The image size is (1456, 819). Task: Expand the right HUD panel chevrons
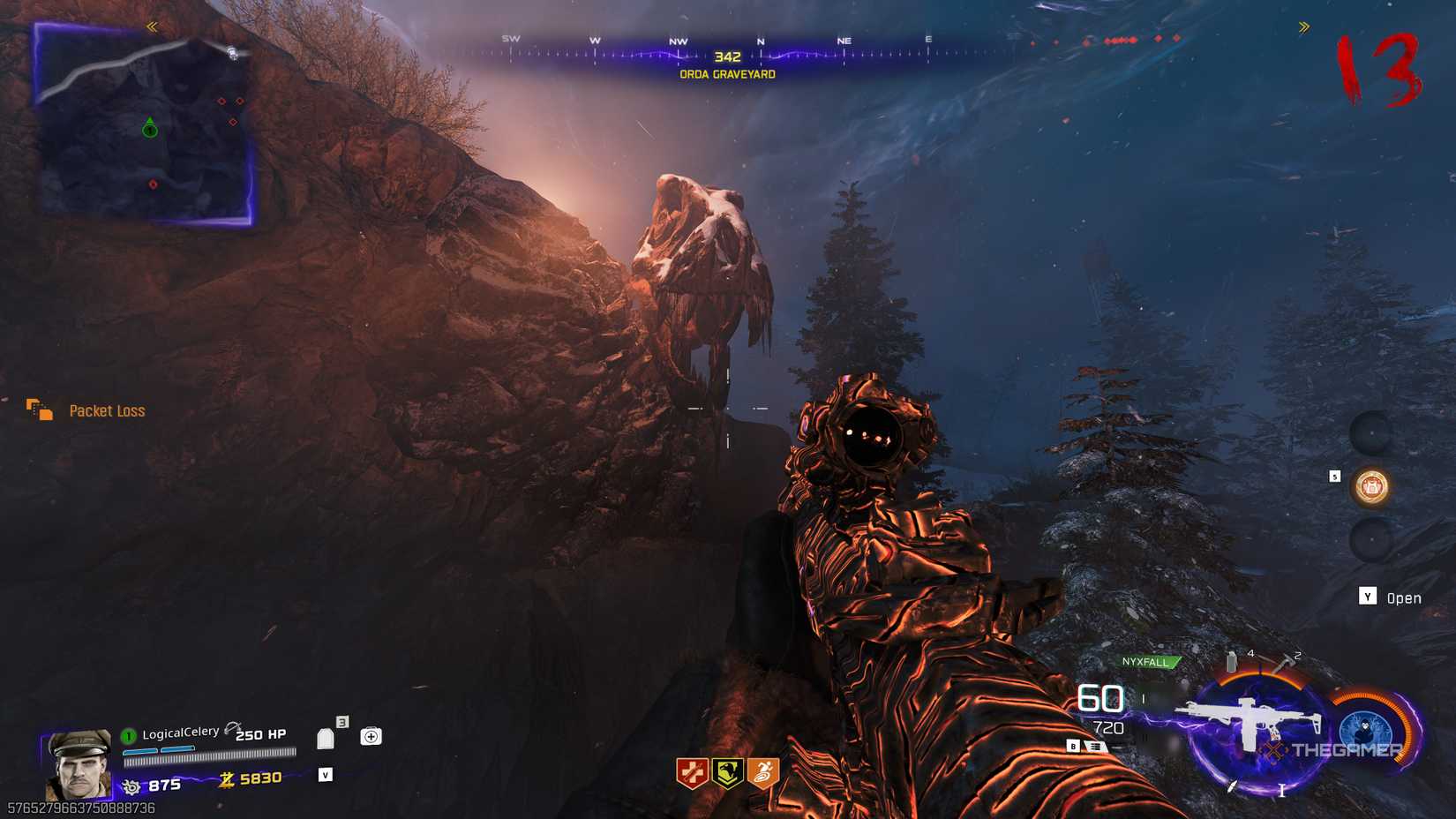pos(1304,27)
